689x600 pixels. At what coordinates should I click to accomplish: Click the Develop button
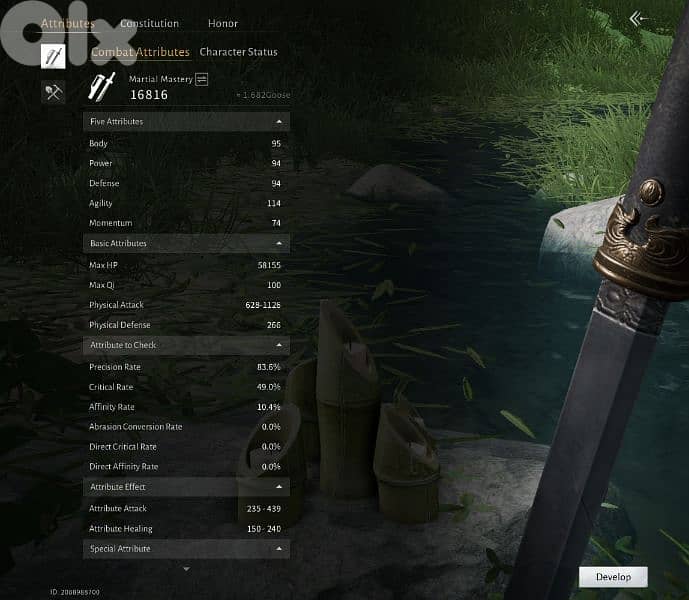pyautogui.click(x=613, y=577)
